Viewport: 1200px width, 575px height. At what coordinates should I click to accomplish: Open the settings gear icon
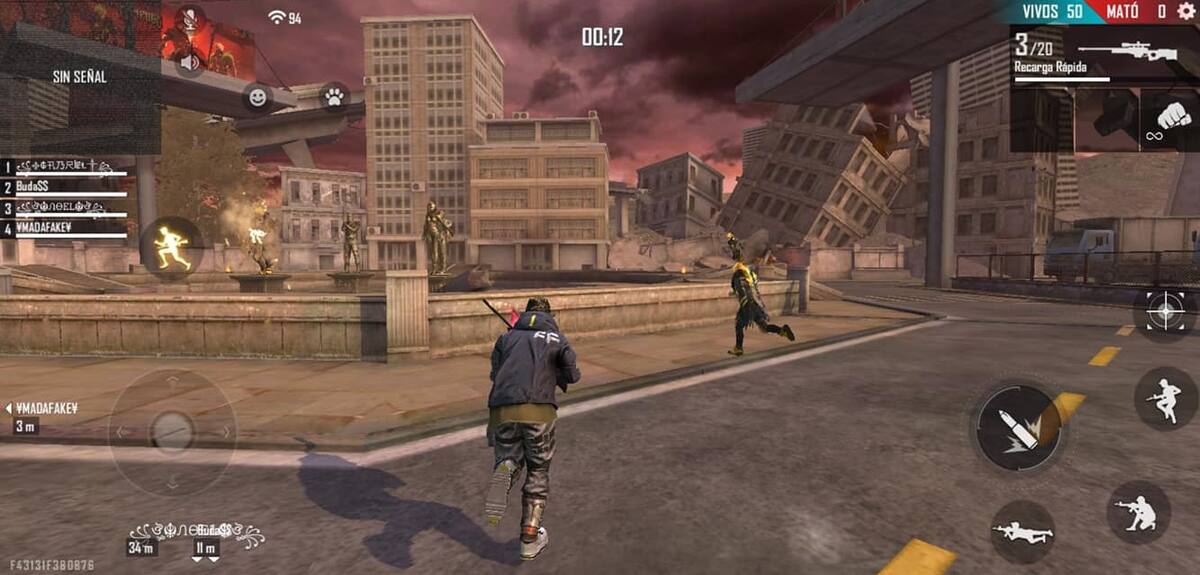(x=1186, y=11)
